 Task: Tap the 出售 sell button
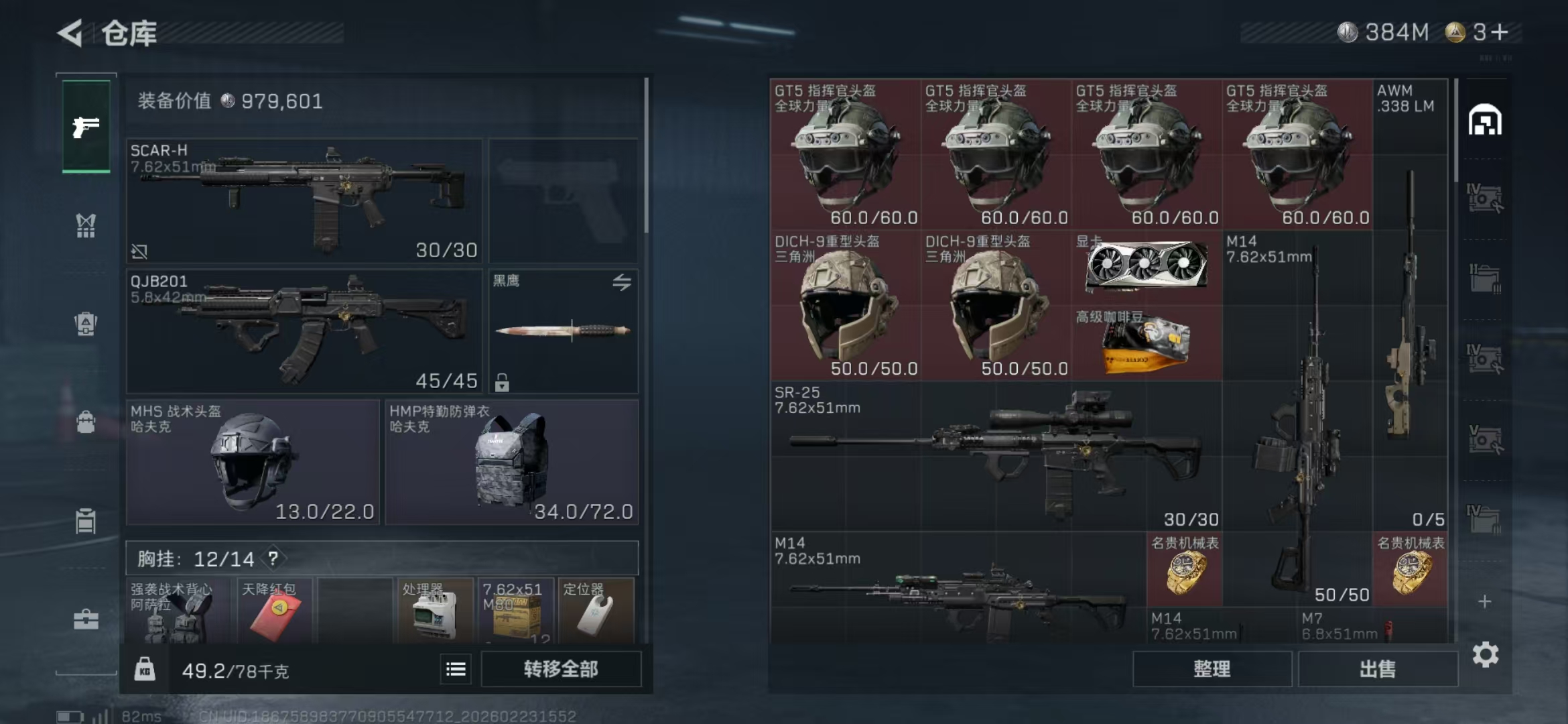[1377, 669]
